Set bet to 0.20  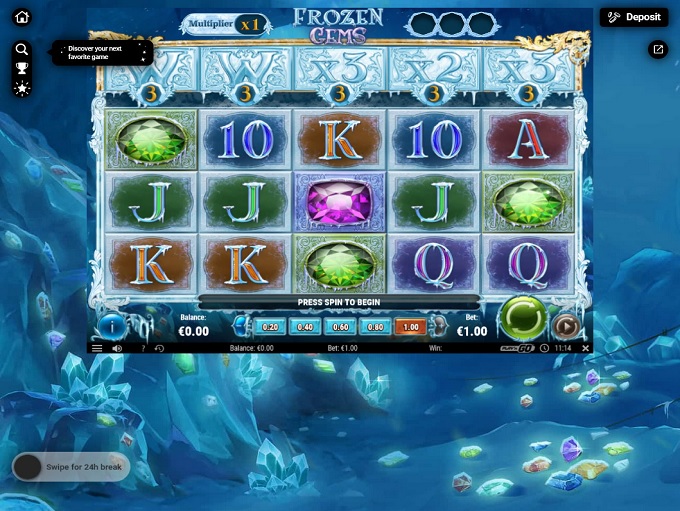(270, 327)
